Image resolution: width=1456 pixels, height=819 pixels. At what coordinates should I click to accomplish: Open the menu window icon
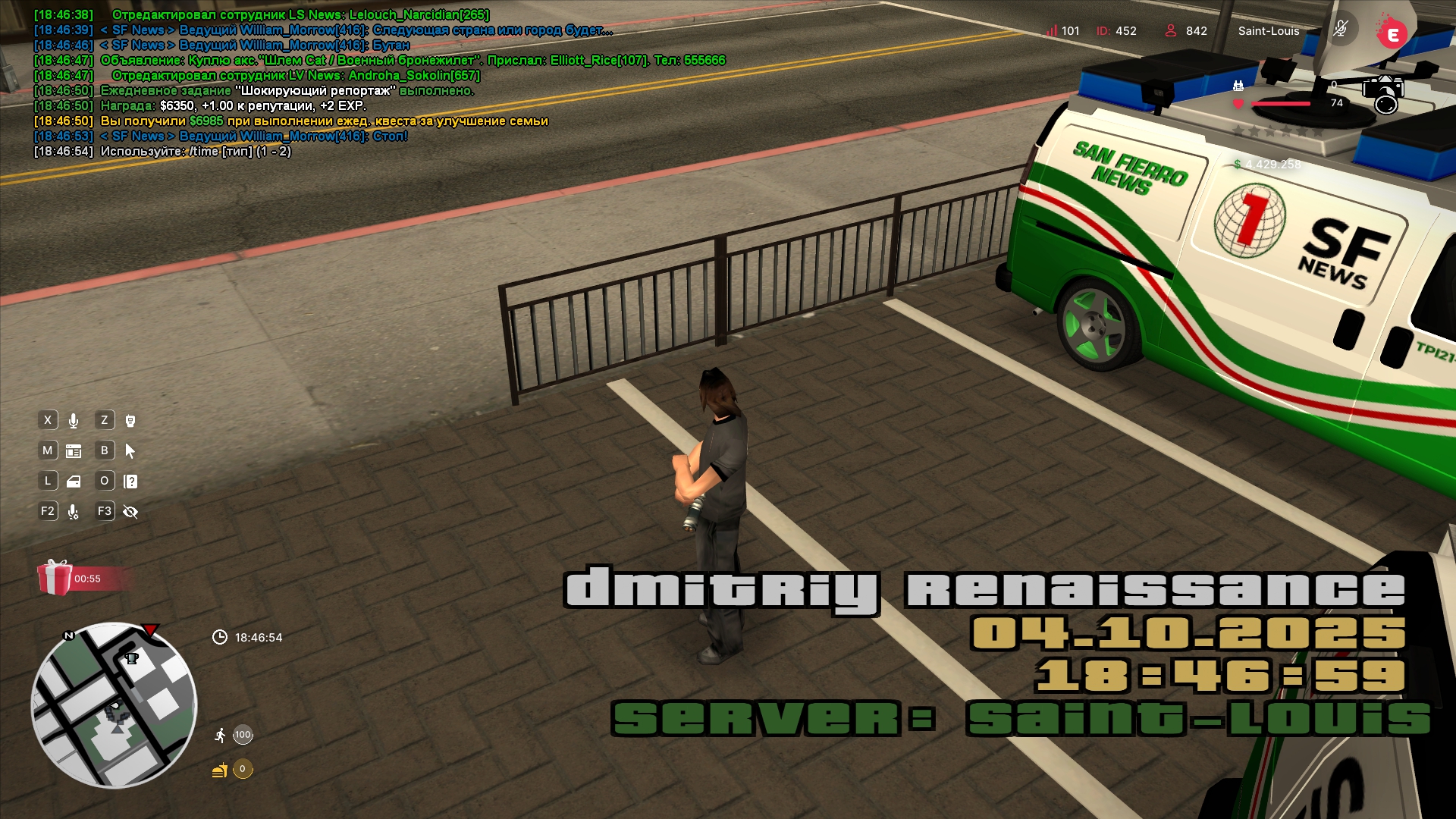tap(74, 451)
